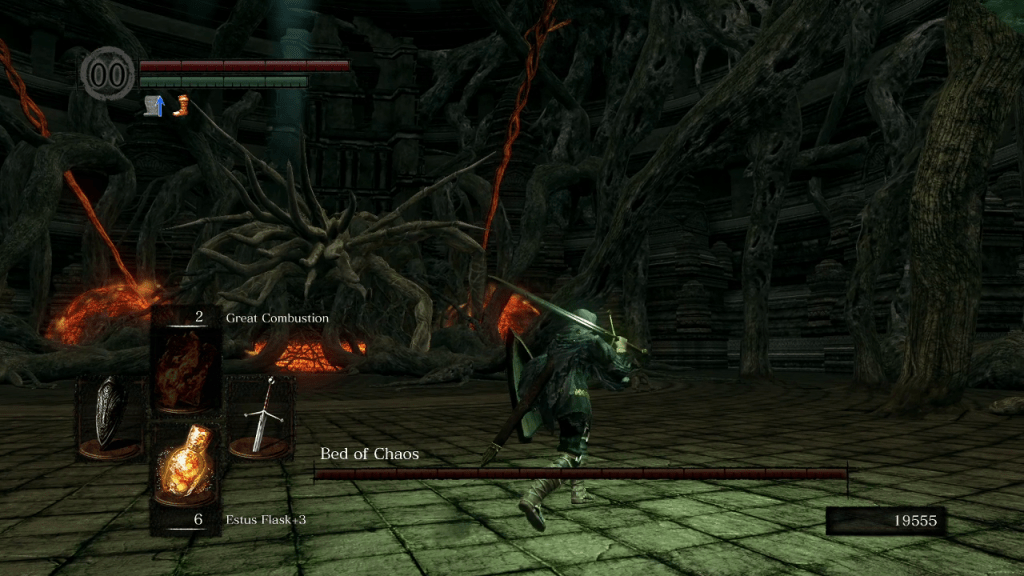Choose the equipped shield slot
1024x576 pixels.
coord(110,415)
